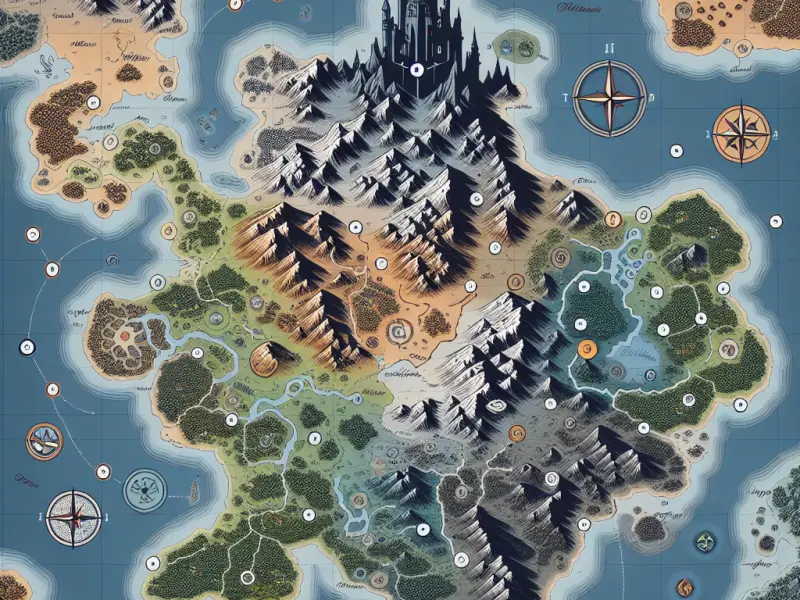The image size is (800, 600).
Task: Click the green emblem in the southeastern sea
Action: coord(704,543)
